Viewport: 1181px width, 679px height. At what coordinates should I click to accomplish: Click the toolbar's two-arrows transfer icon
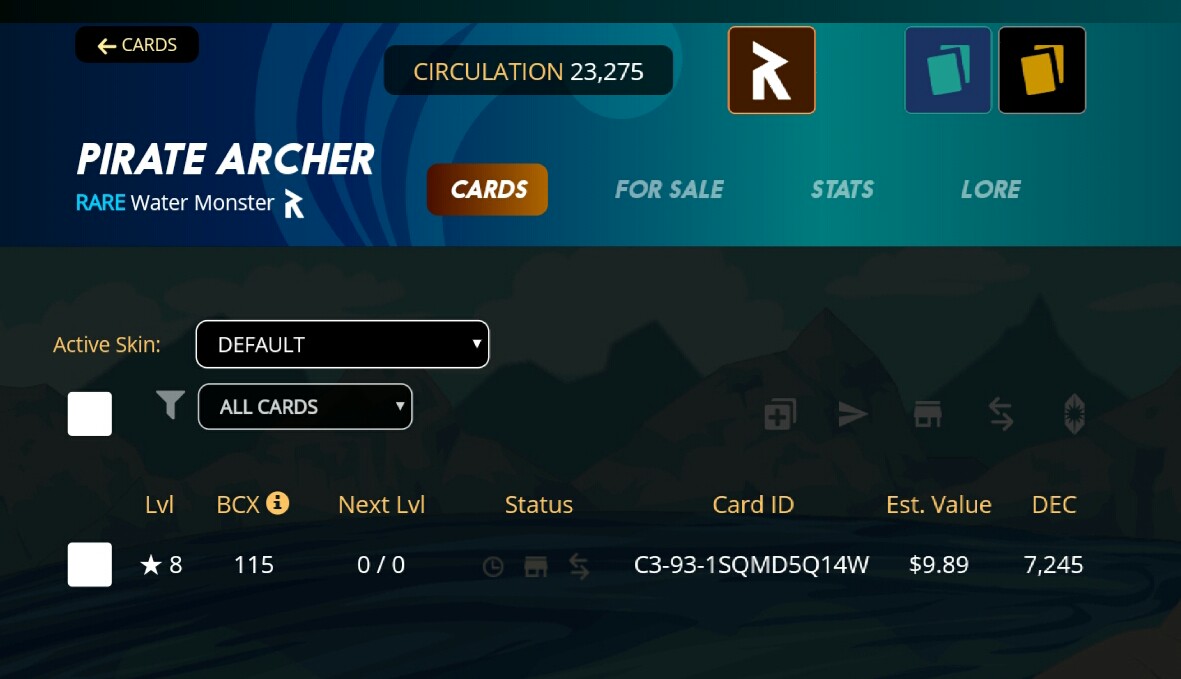(1001, 414)
